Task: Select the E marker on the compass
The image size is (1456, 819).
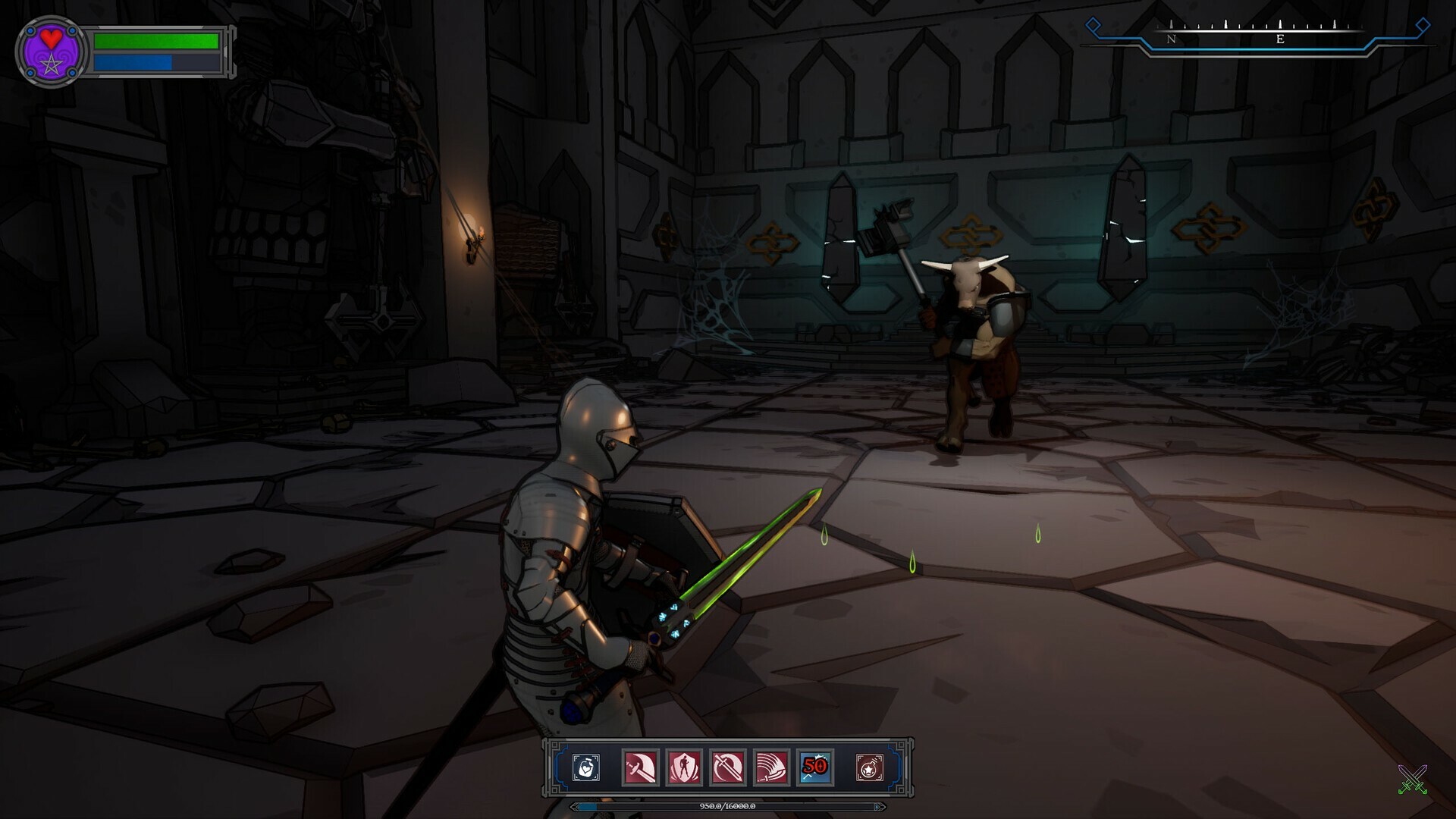Action: coord(1281,40)
